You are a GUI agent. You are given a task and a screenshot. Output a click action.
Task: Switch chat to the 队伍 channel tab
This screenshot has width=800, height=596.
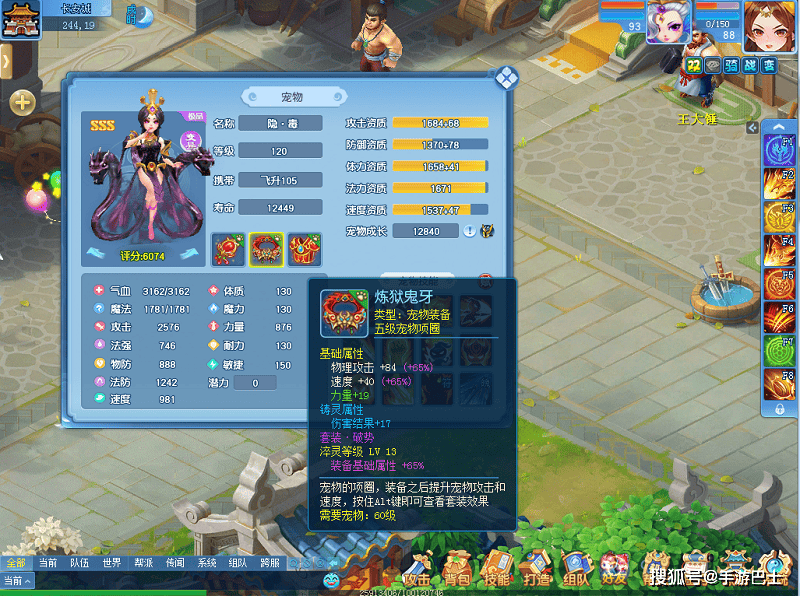(x=80, y=563)
